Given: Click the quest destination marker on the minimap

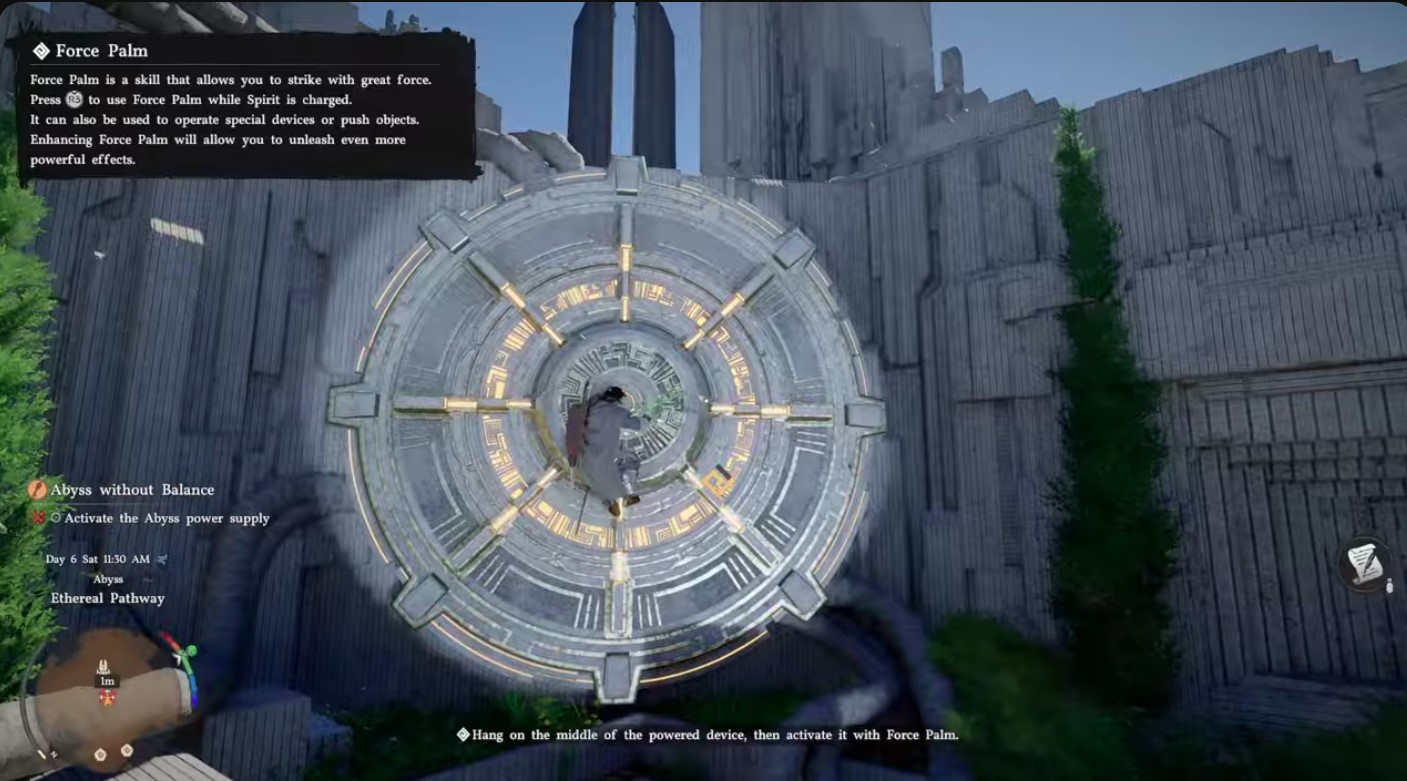Looking at the screenshot, I should click(103, 664).
